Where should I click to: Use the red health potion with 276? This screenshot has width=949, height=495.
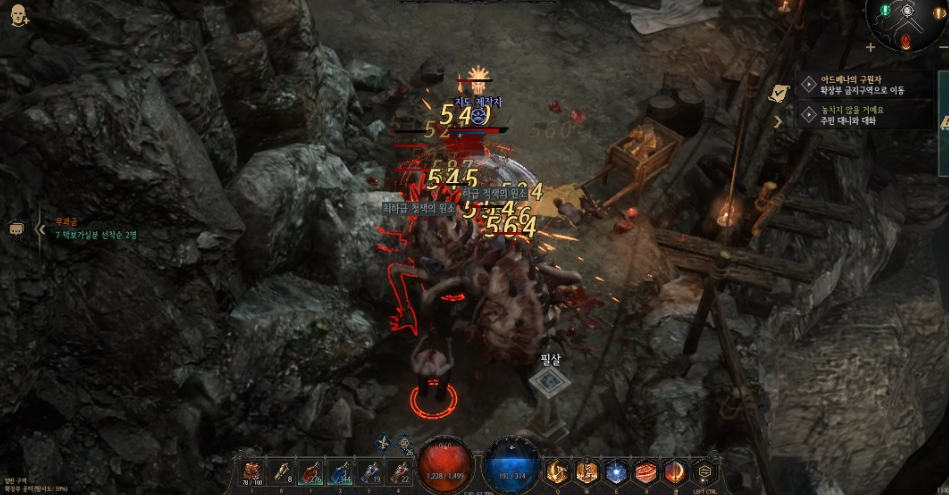click(312, 471)
